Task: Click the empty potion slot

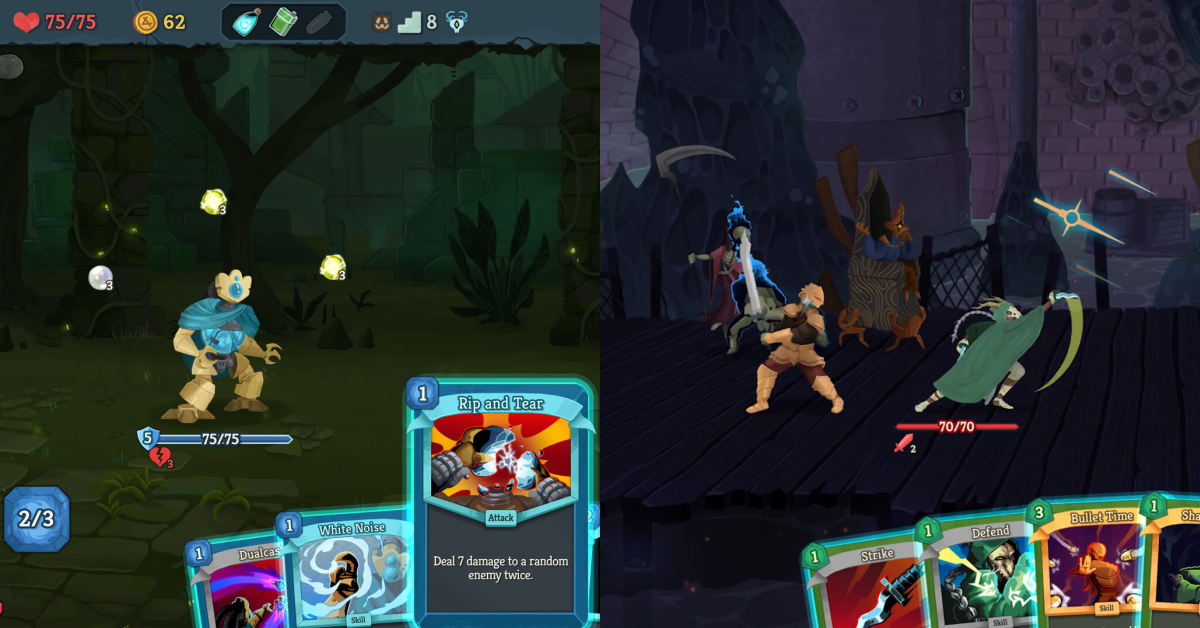Action: click(x=320, y=22)
